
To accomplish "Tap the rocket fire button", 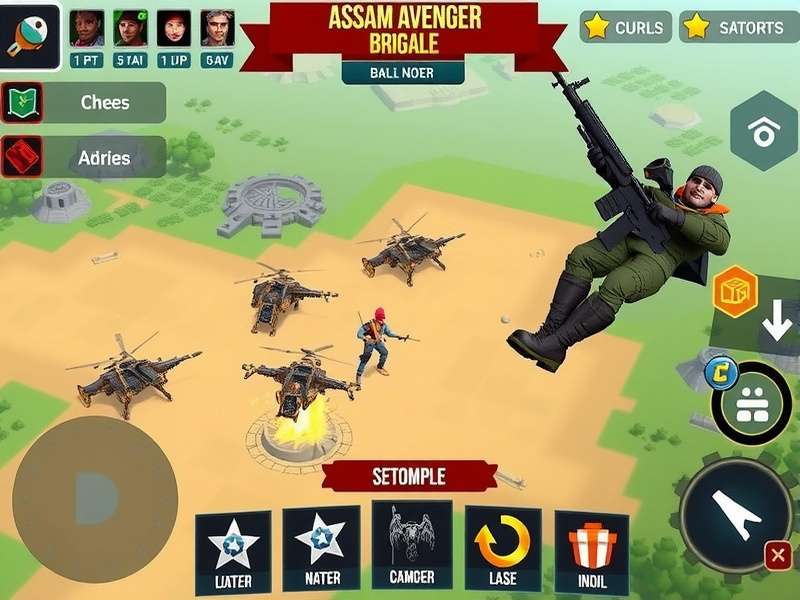I will tap(736, 514).
